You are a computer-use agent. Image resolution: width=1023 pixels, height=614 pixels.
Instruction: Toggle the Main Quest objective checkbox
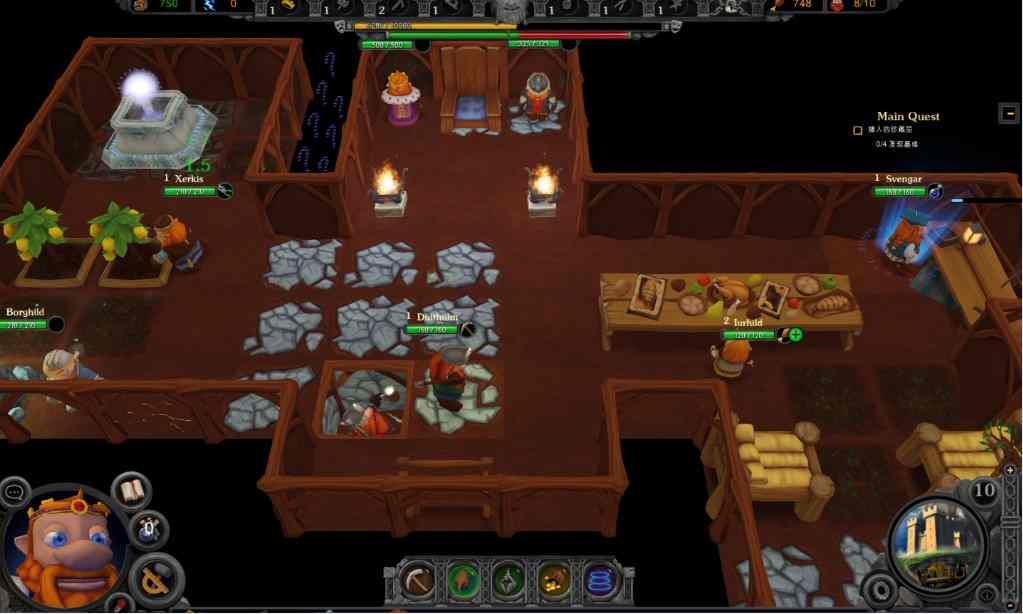pos(857,130)
